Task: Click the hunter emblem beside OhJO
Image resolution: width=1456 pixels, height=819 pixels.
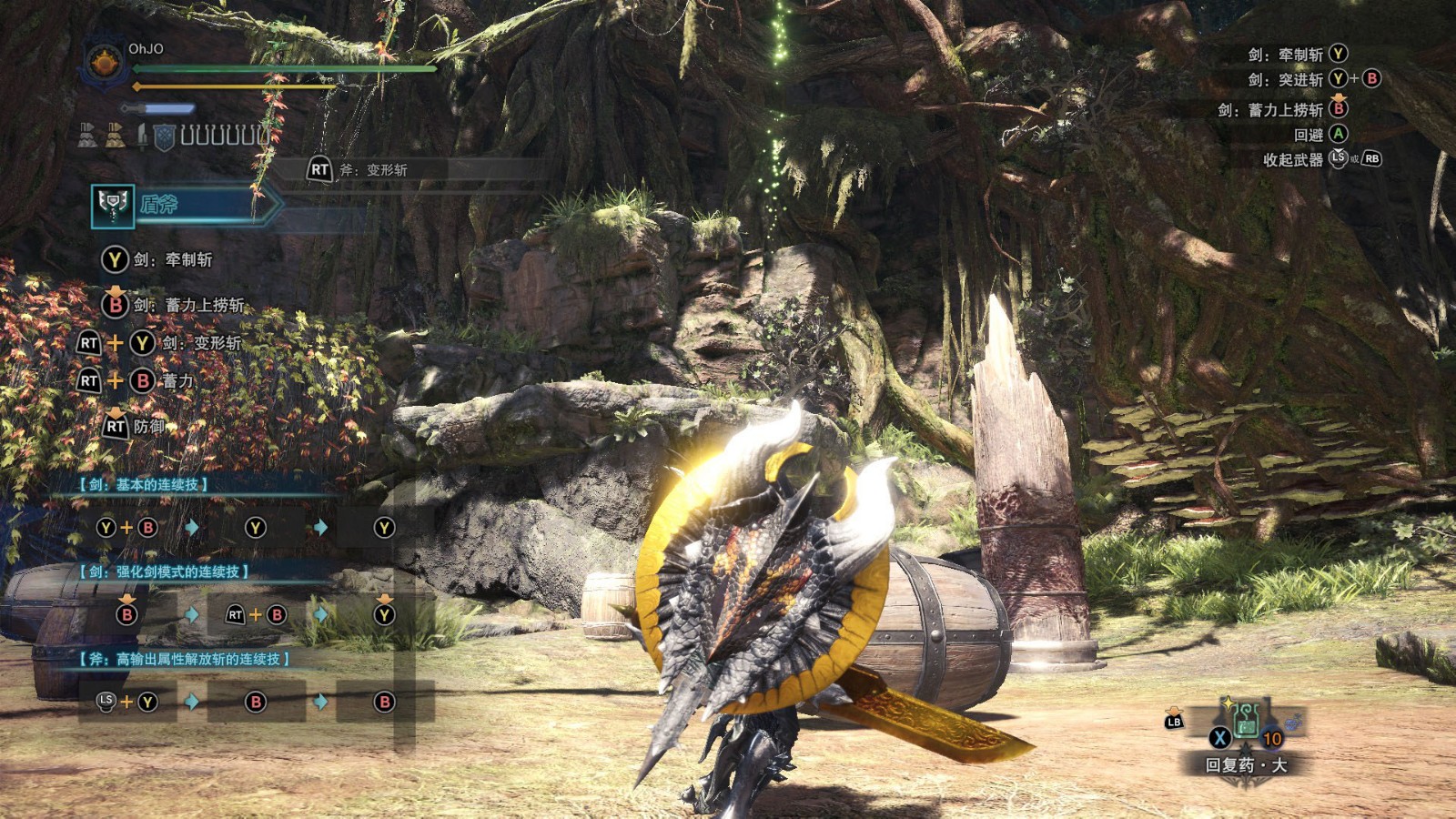Action: (104, 64)
